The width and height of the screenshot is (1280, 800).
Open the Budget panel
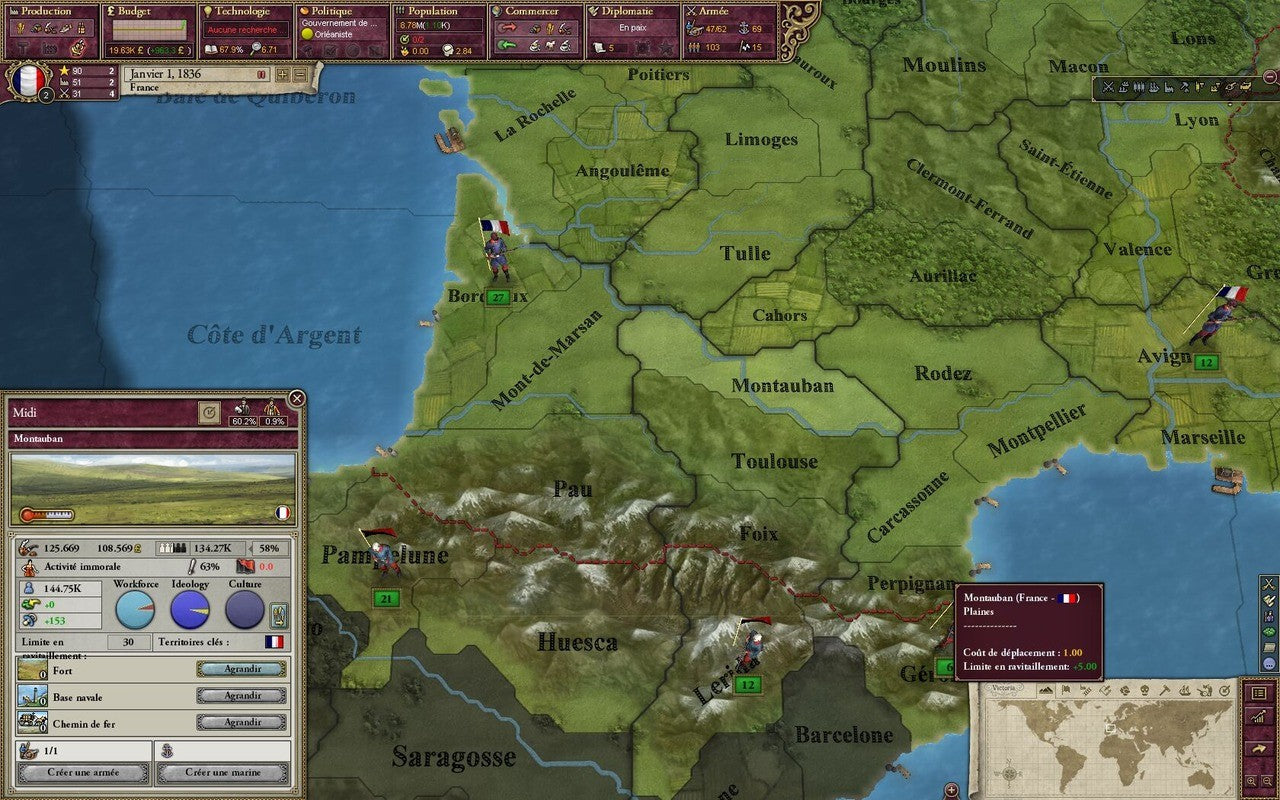tap(130, 11)
